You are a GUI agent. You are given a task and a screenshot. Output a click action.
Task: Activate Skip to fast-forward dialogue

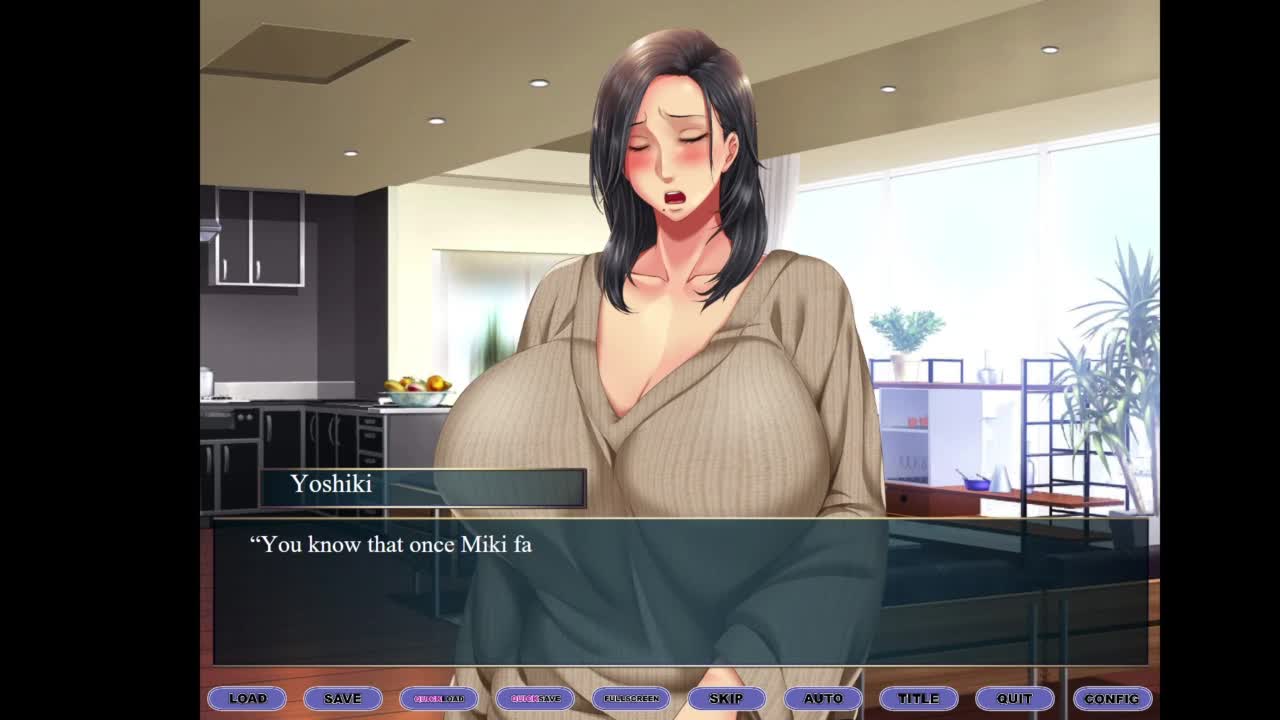click(x=727, y=698)
